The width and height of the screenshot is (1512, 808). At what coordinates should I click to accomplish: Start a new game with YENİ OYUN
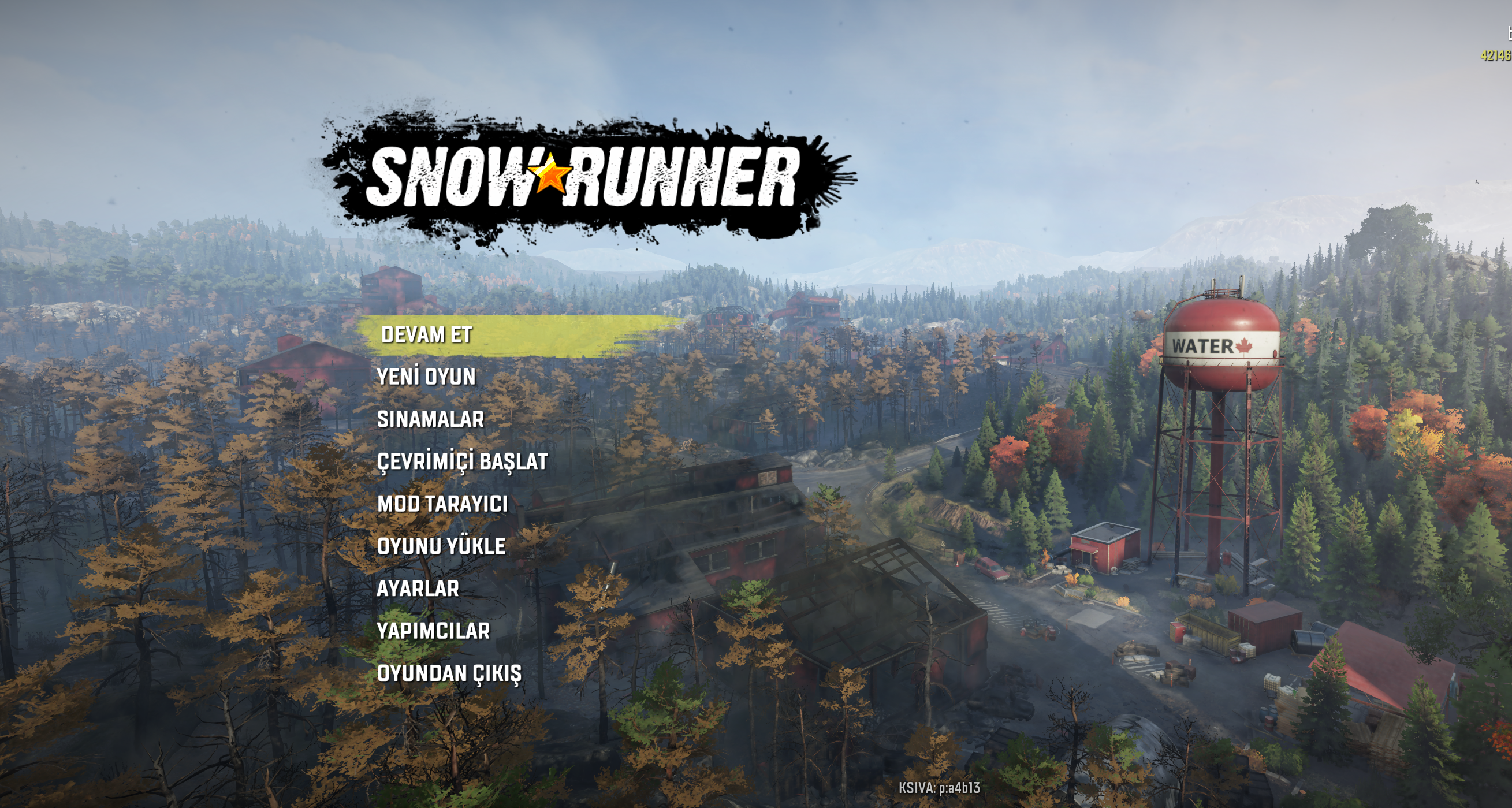426,377
